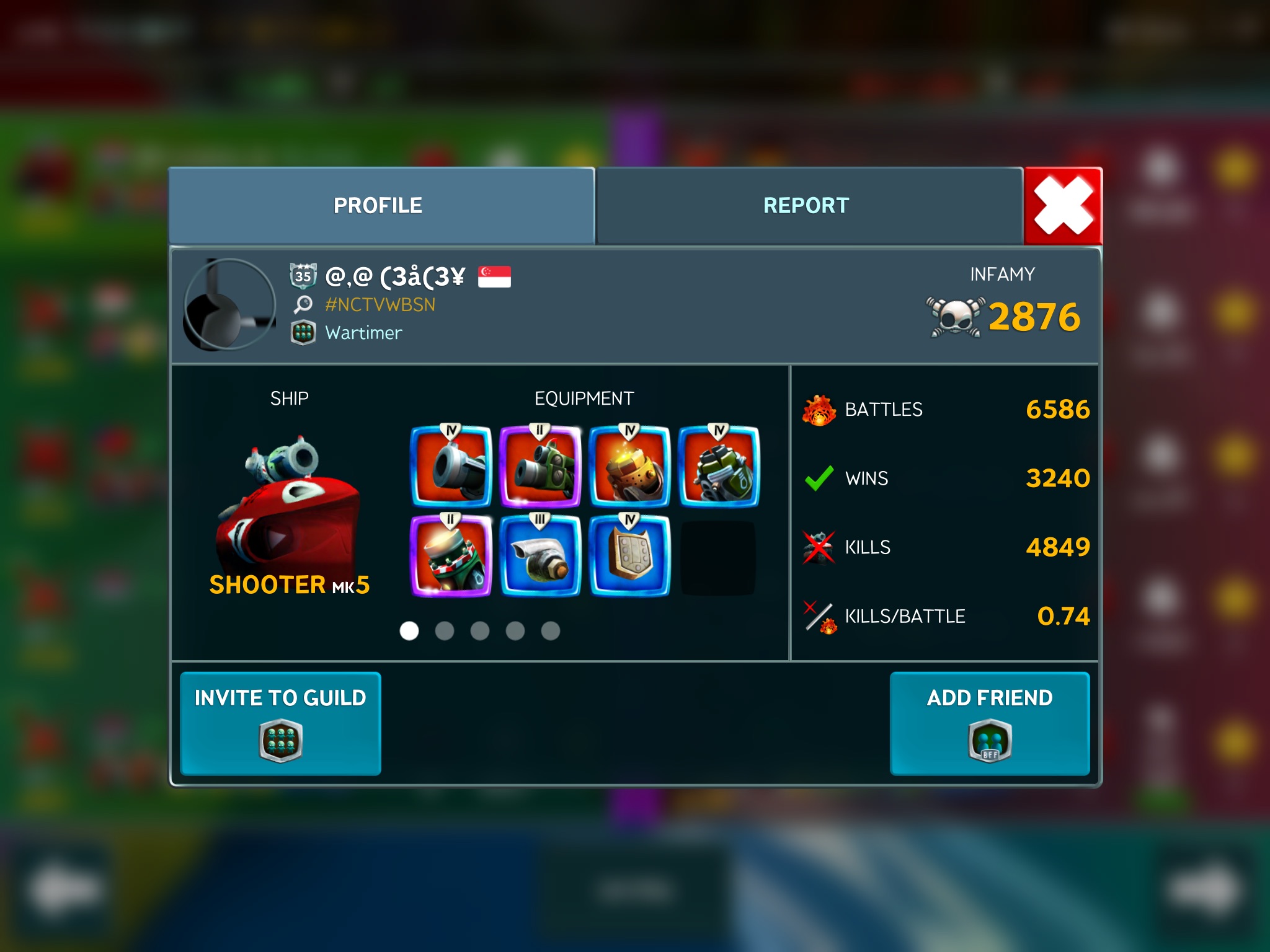Select the blue-framed bolt item
Viewport: 1270px width, 952px height.
(540, 555)
